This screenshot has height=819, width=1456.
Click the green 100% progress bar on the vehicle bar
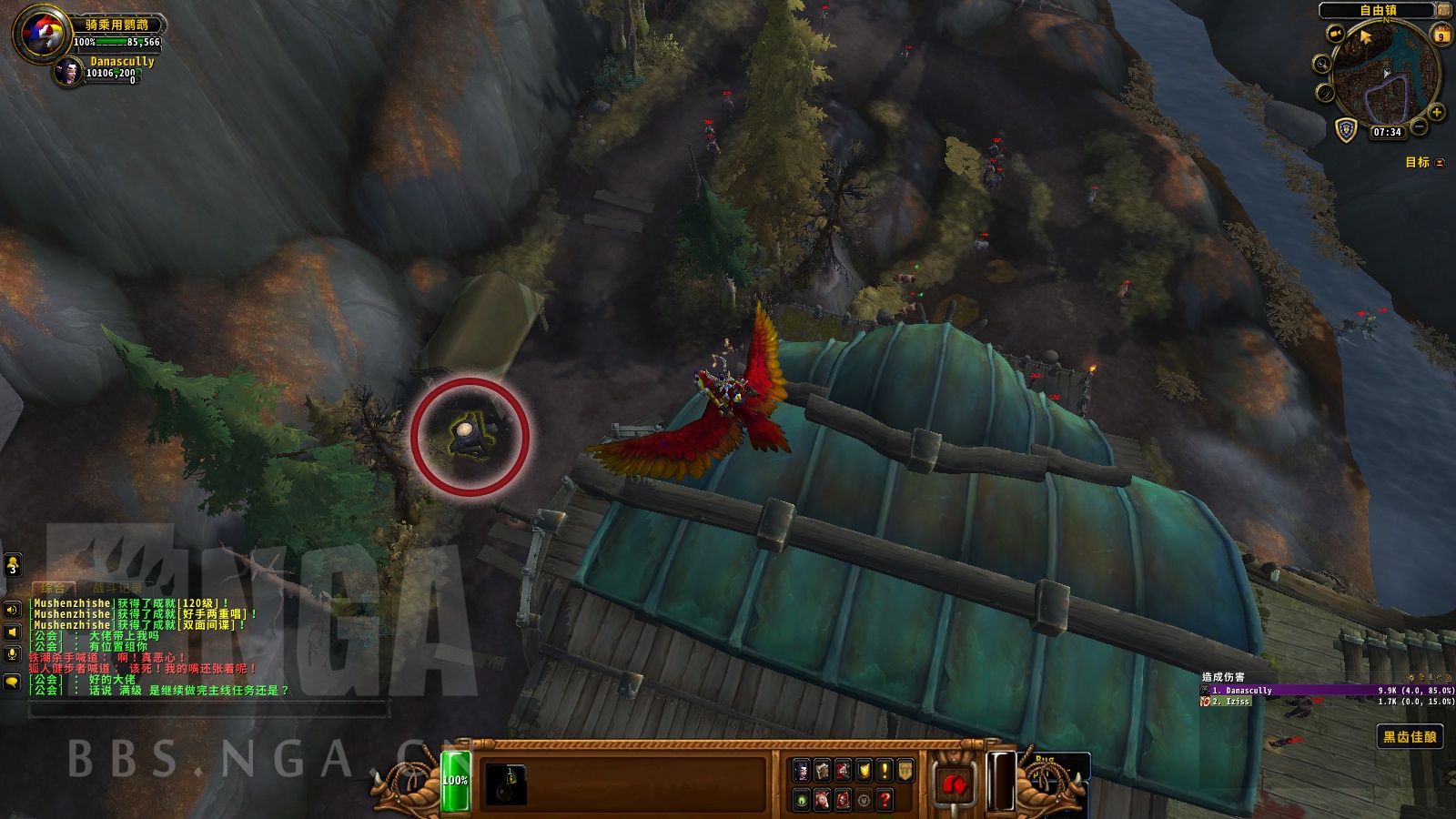455,779
